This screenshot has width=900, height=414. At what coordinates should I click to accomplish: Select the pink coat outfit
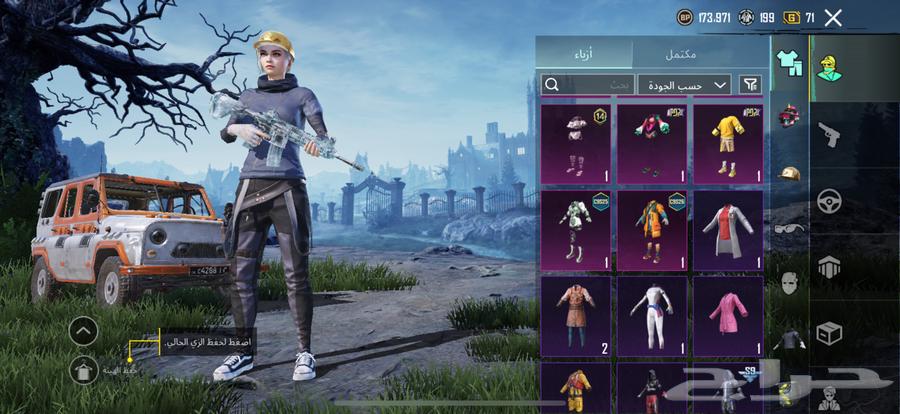[728, 315]
